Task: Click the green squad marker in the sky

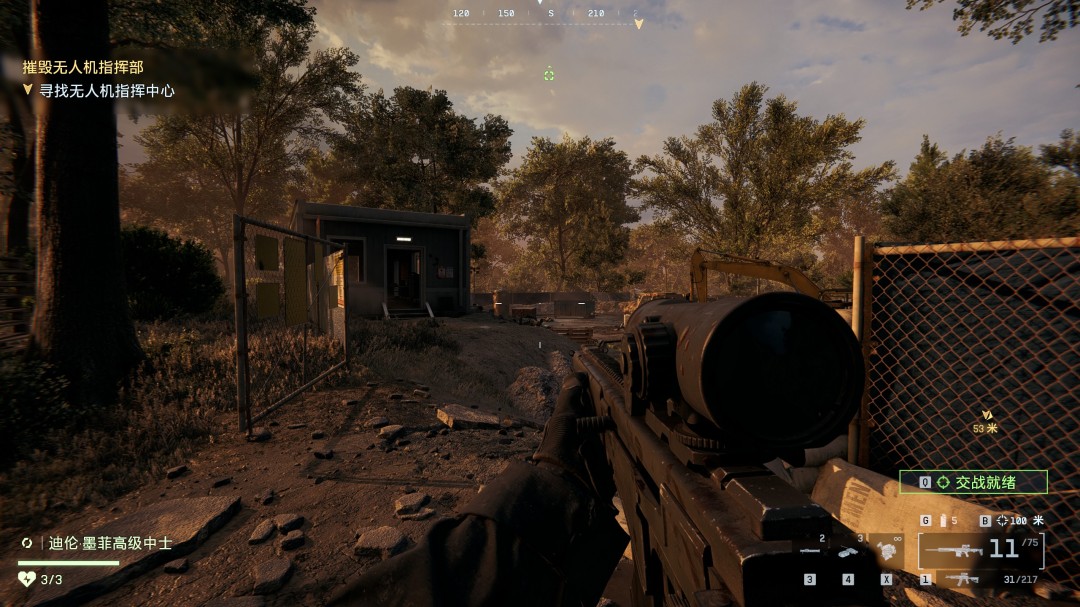Action: coord(549,75)
